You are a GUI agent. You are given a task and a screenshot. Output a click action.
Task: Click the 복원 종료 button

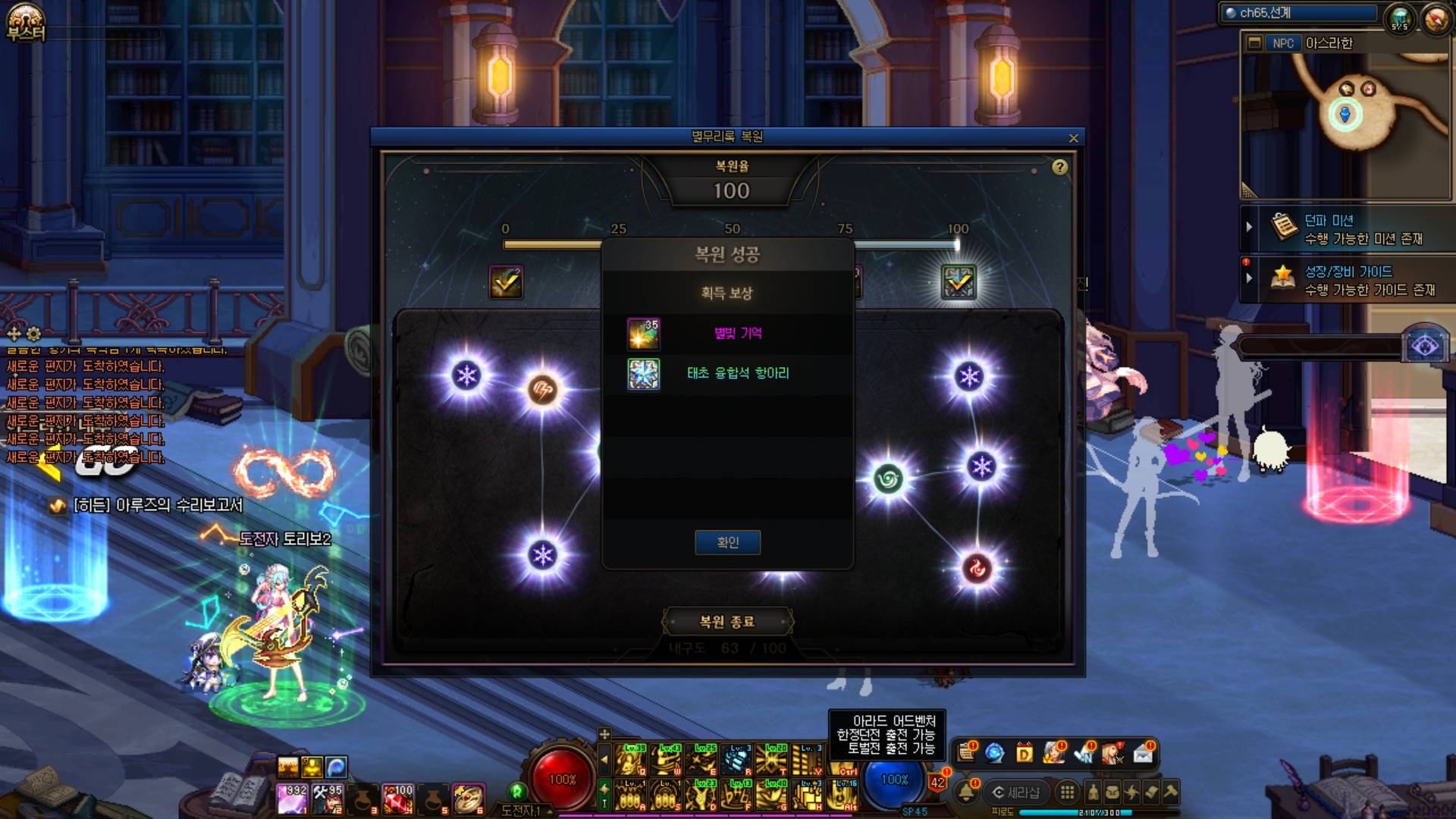coord(727,622)
